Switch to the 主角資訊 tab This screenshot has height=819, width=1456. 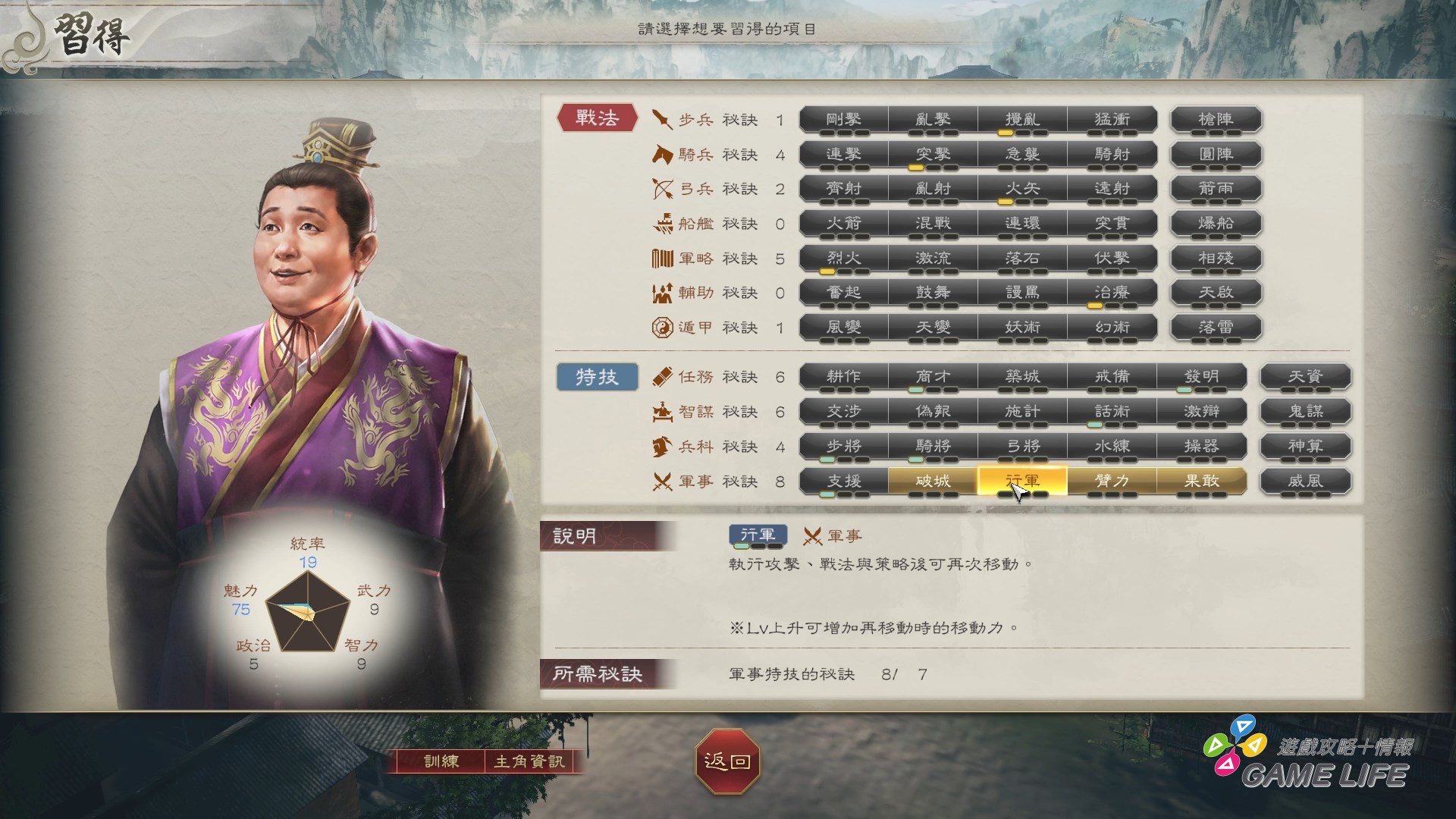coord(531,763)
